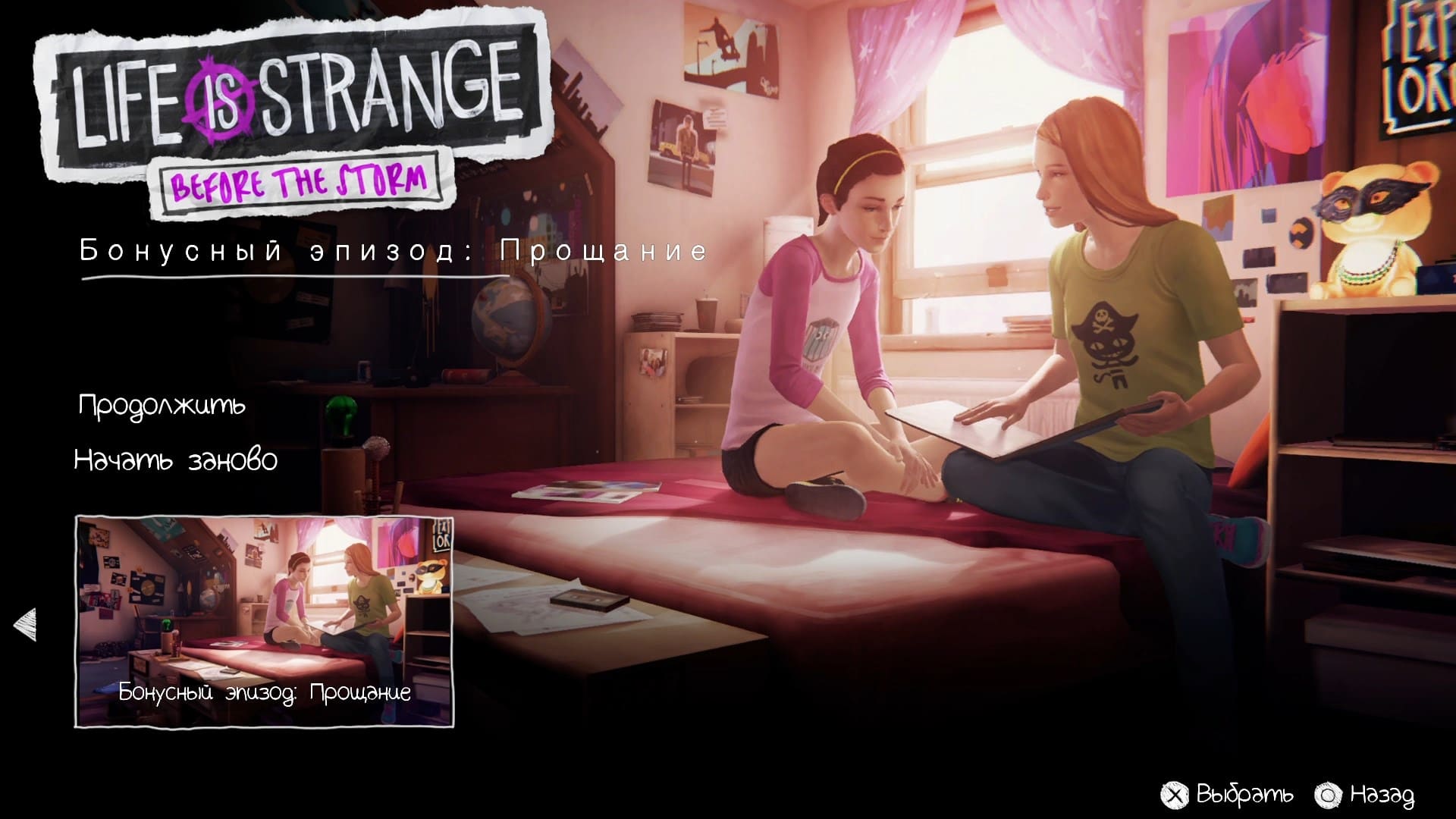Click the "Выбрать" label at the bottom

tap(1244, 793)
